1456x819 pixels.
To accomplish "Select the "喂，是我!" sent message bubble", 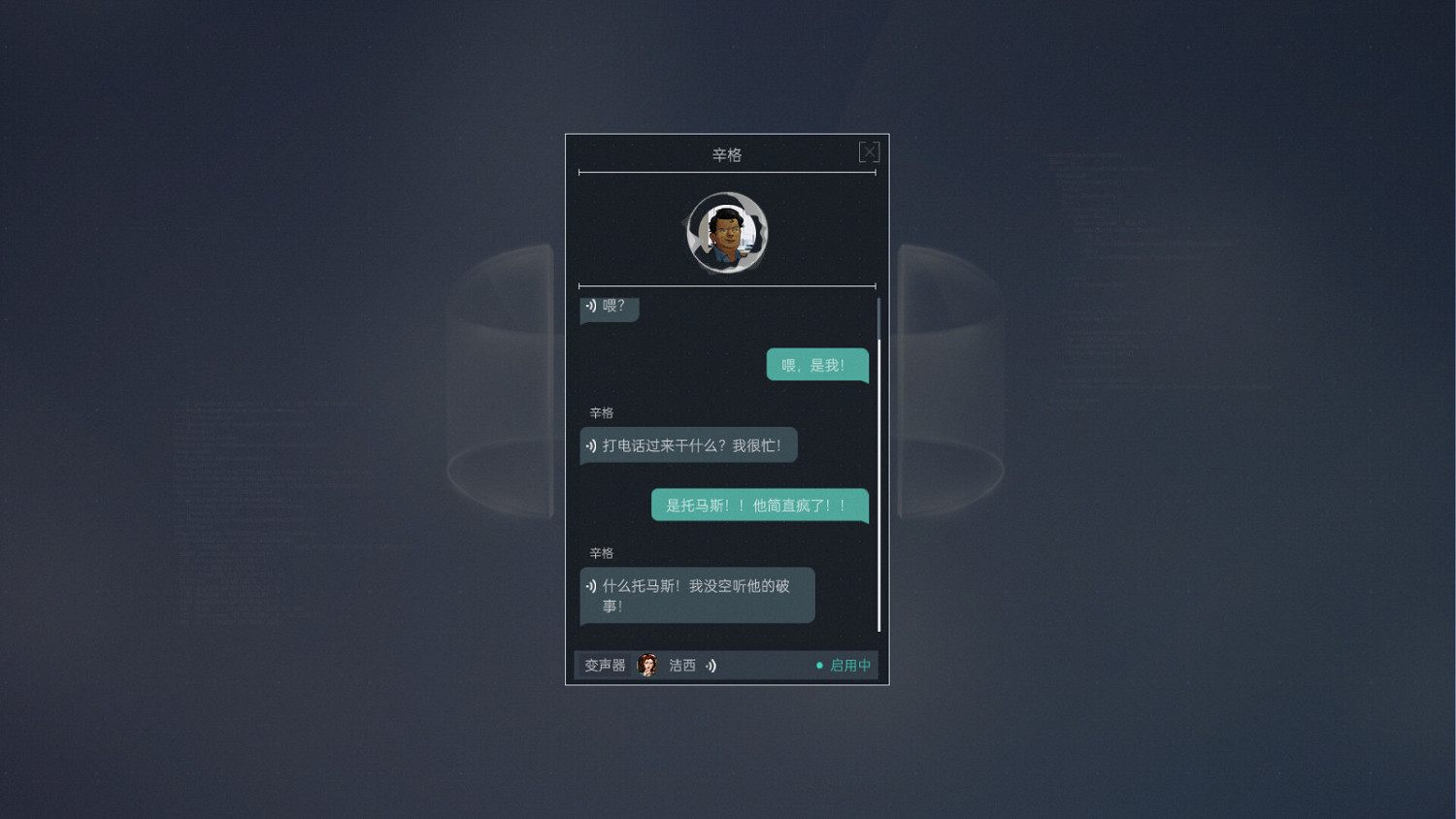I will 817,364.
